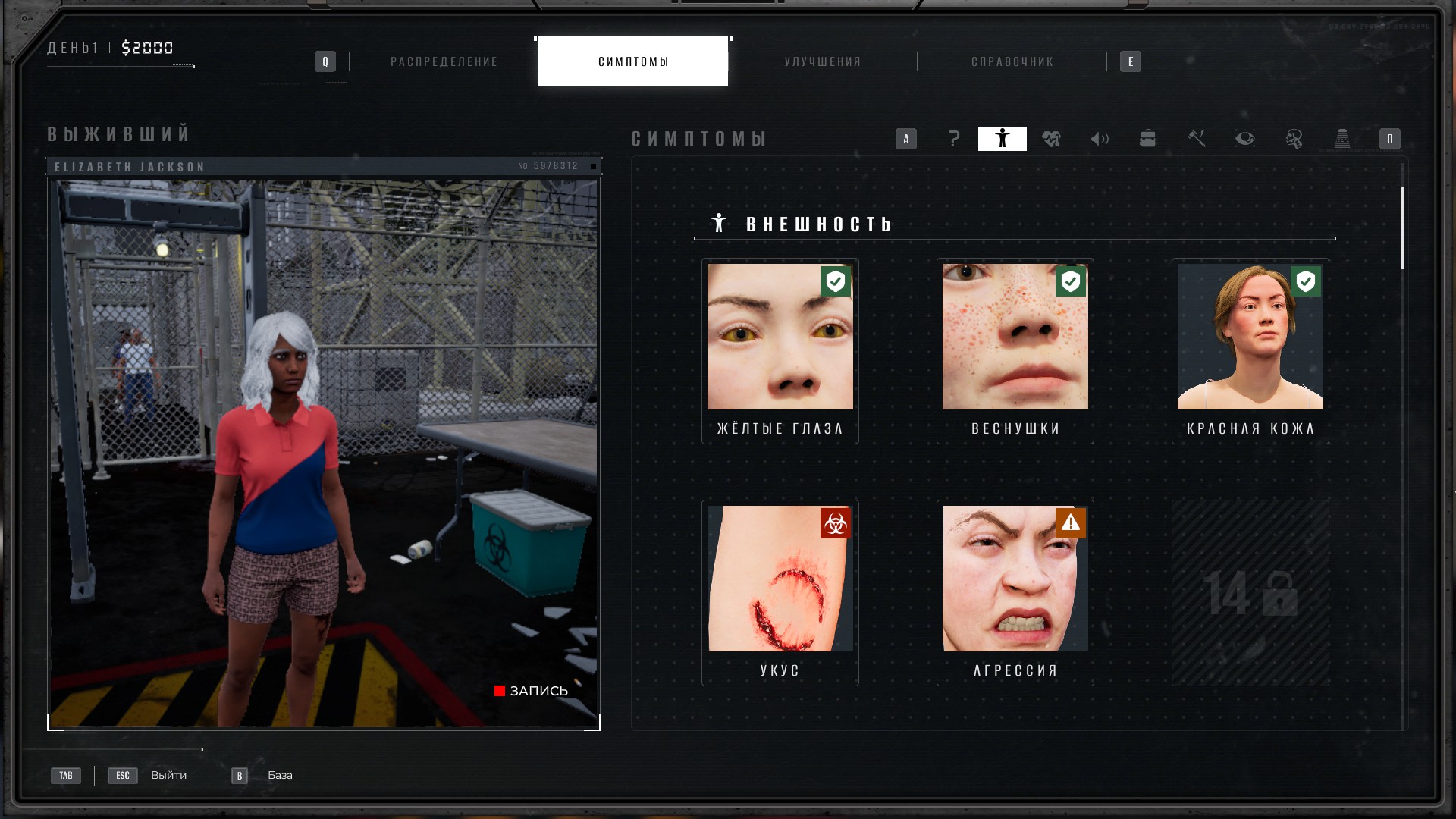Screen dimensions: 1456x819
Task: Switch to the backpack symptom category
Action: (x=1148, y=139)
